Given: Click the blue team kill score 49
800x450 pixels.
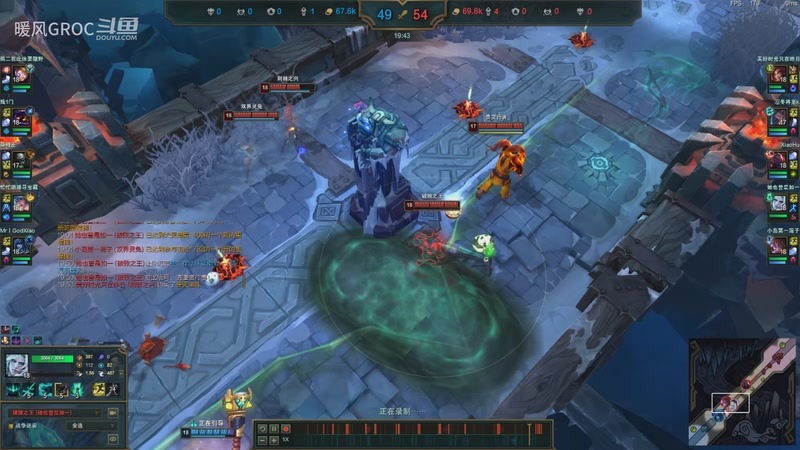Looking at the screenshot, I should [x=385, y=15].
